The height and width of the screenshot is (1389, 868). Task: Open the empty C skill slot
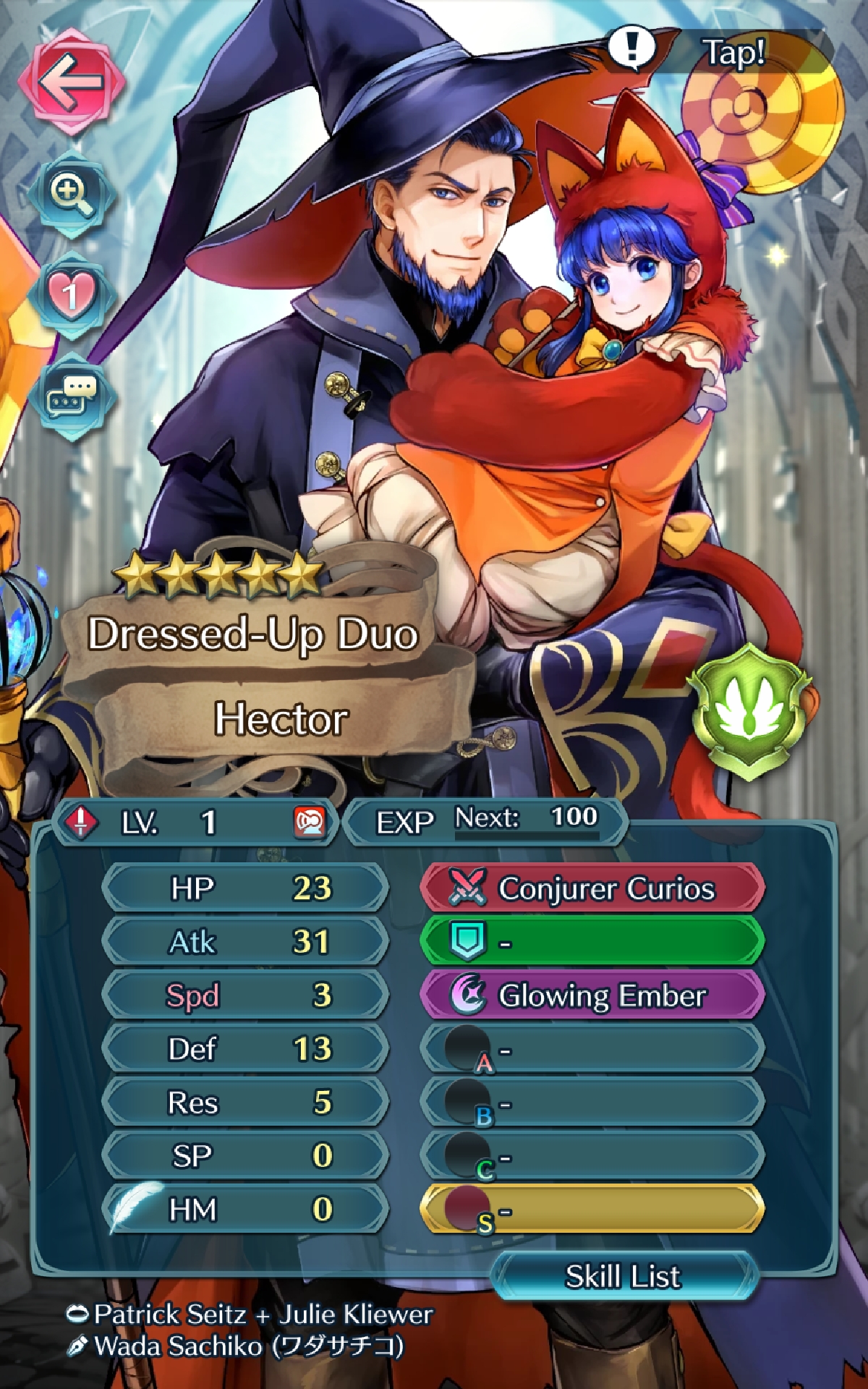point(592,1157)
